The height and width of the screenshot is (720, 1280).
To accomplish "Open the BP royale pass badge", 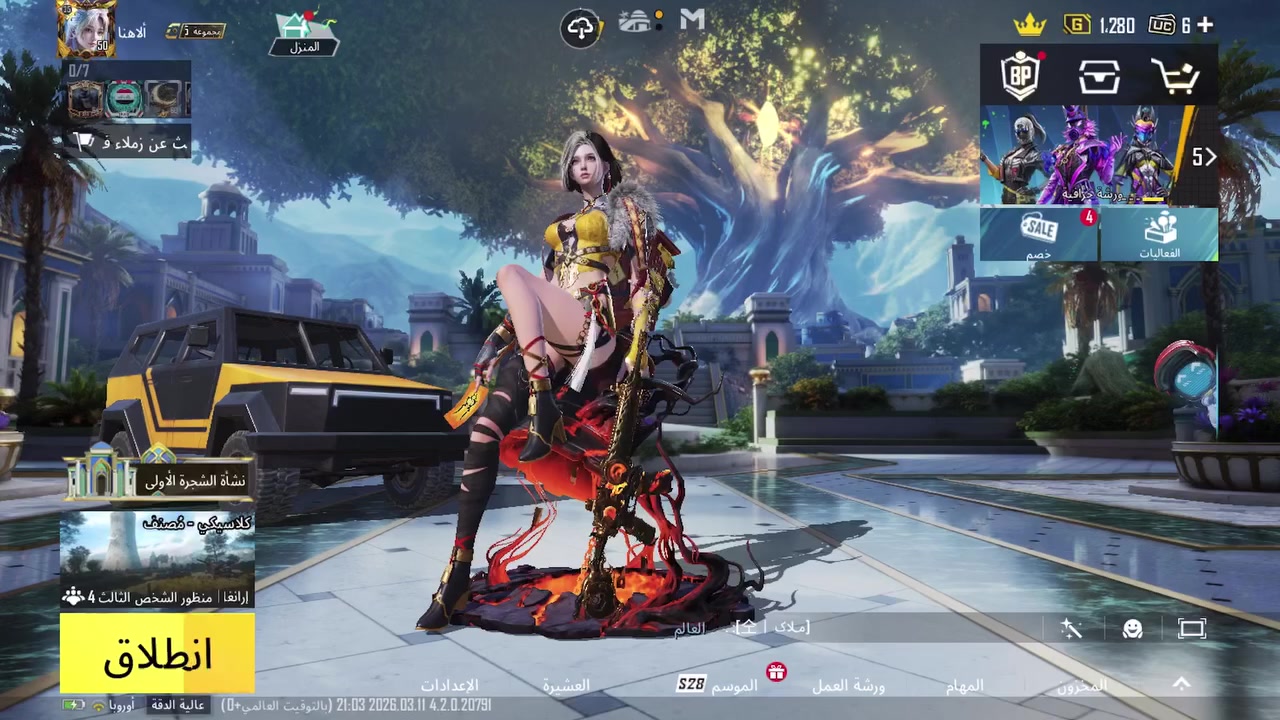I will tap(1020, 76).
